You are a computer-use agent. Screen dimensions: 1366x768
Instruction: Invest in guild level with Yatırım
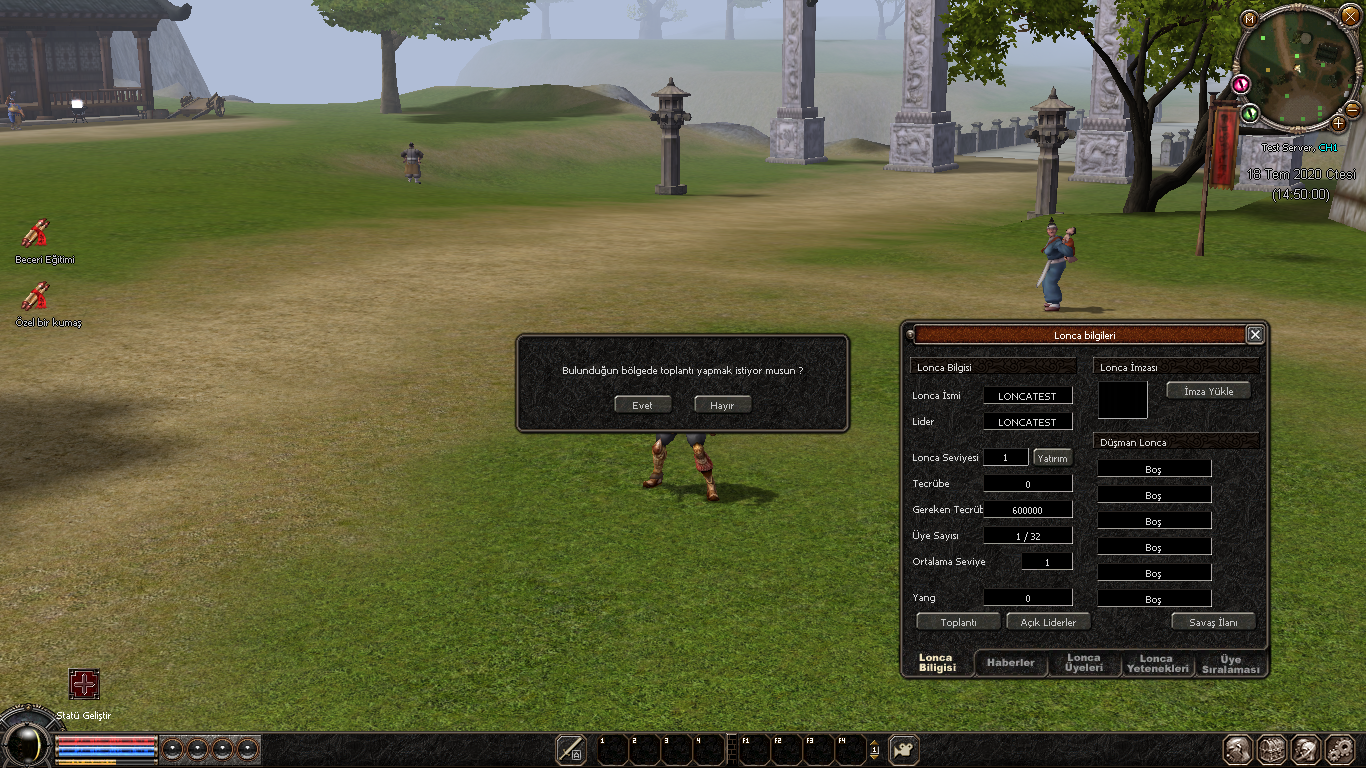tap(1053, 458)
